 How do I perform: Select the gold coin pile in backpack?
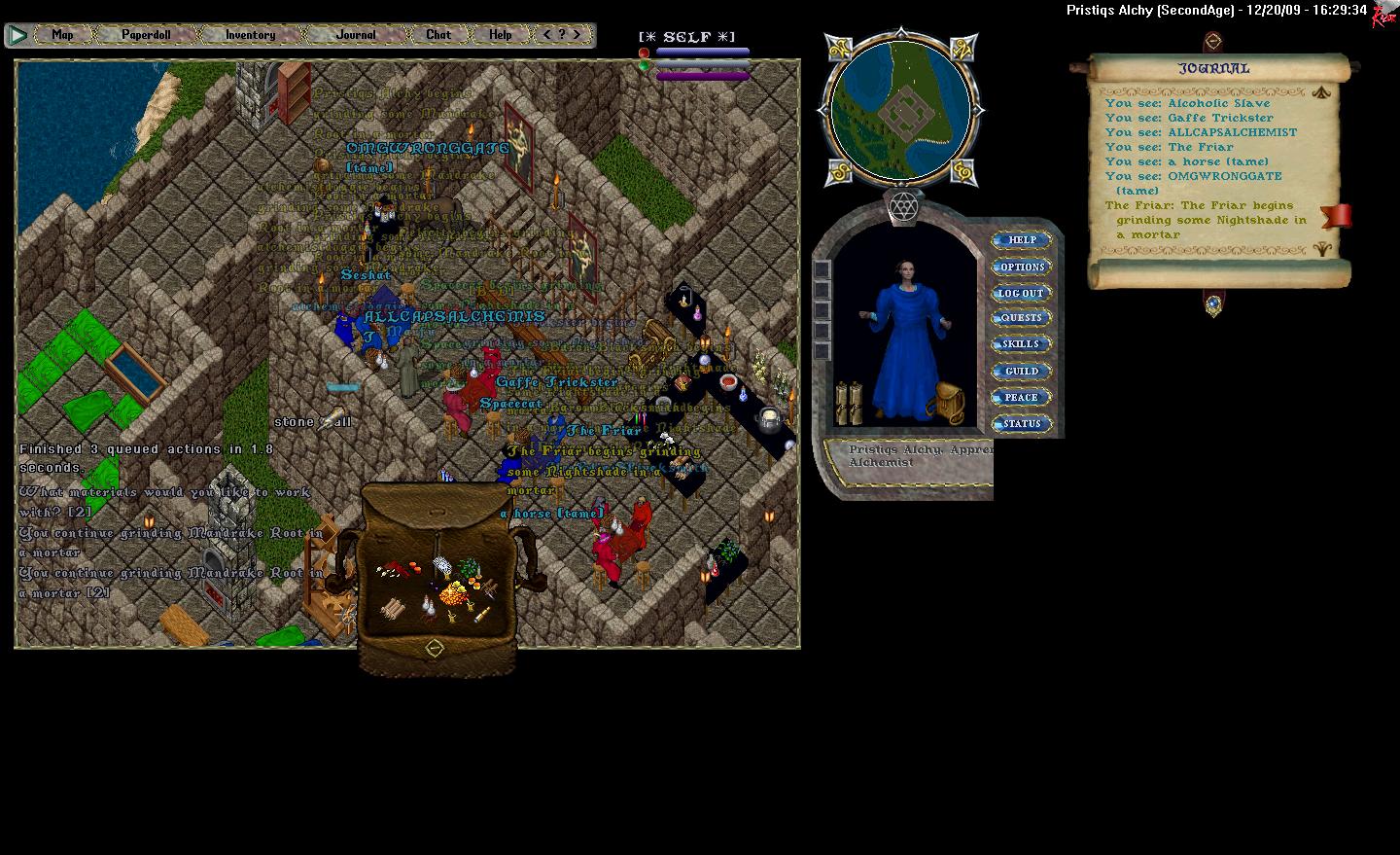[x=452, y=591]
